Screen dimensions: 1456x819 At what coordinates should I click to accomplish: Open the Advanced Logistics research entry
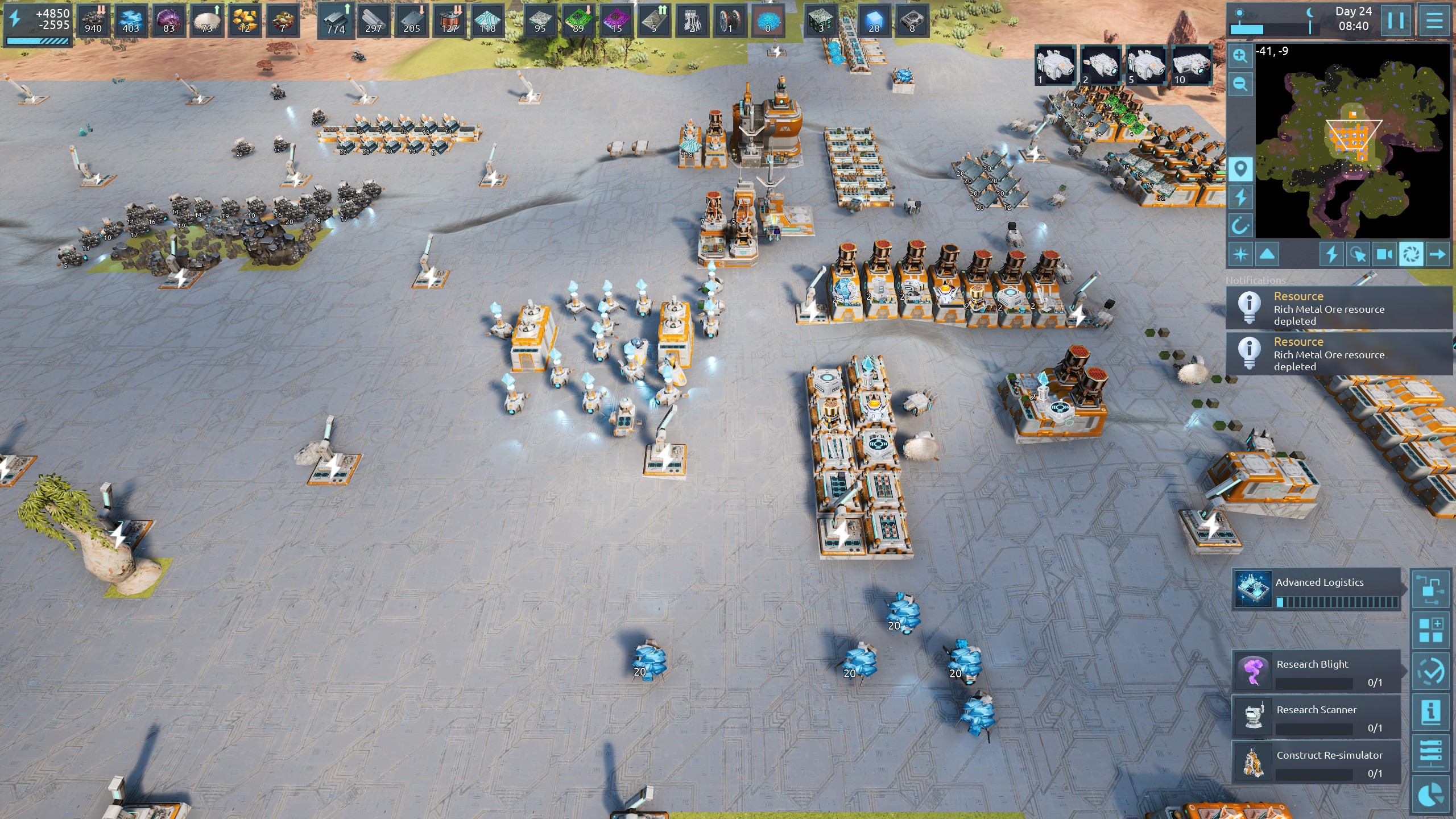[1316, 589]
